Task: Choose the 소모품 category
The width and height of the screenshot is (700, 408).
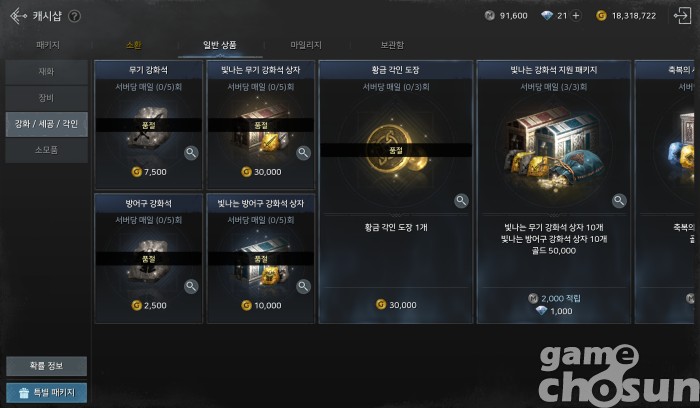Action: pos(46,150)
